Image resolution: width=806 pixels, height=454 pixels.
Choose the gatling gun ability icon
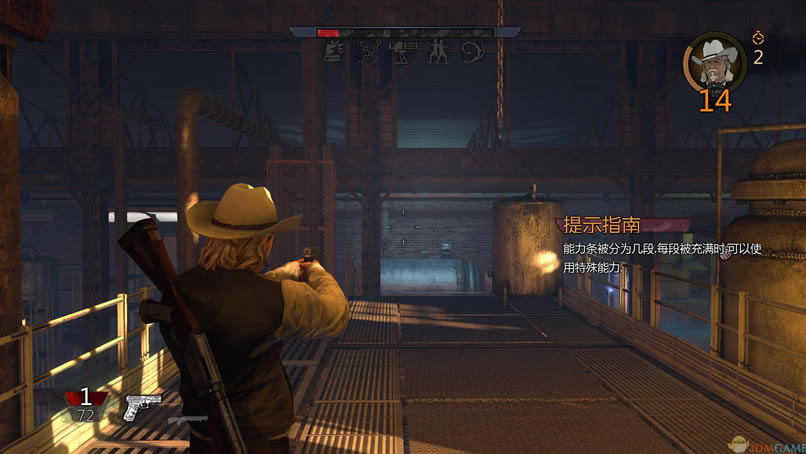(403, 52)
